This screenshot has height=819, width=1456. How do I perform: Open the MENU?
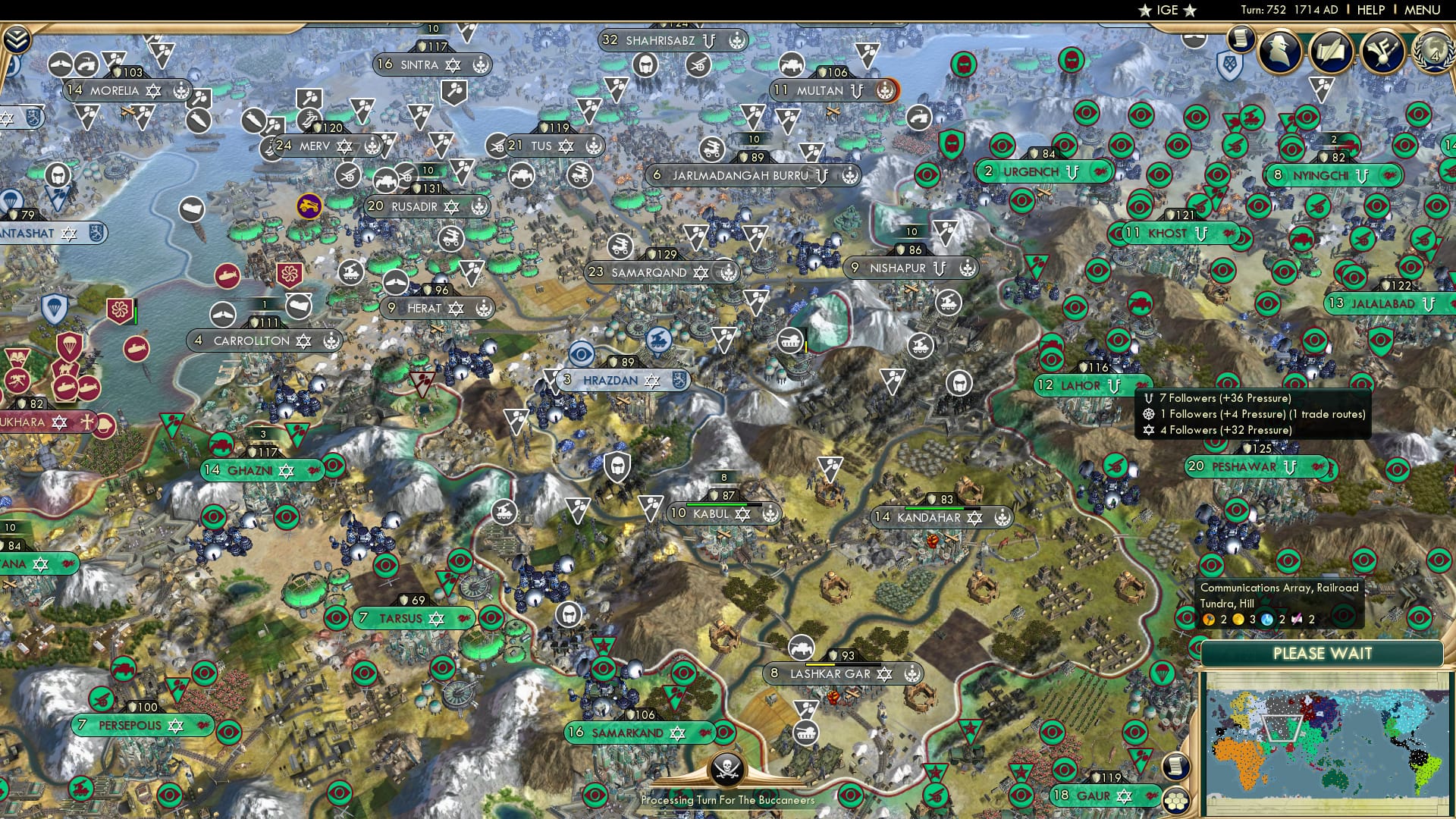click(1421, 9)
